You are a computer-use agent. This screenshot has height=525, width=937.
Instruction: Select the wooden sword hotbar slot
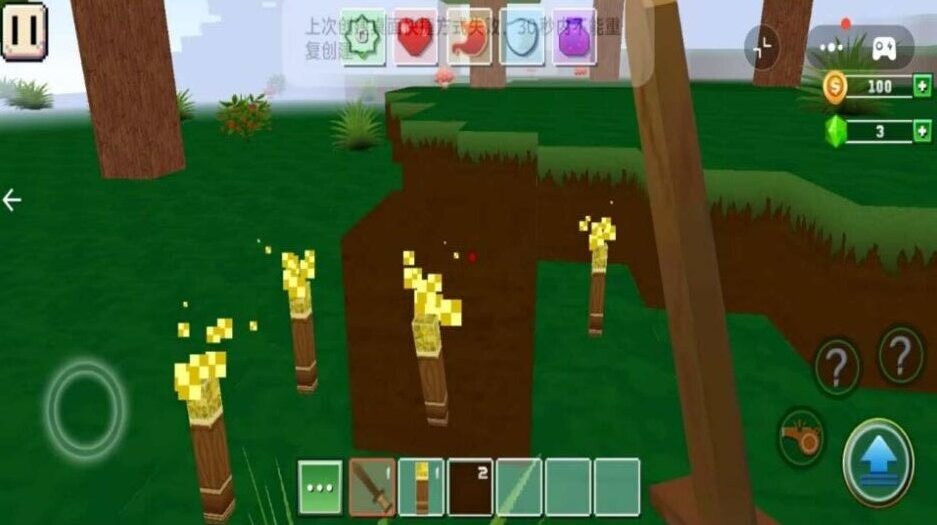(x=372, y=486)
